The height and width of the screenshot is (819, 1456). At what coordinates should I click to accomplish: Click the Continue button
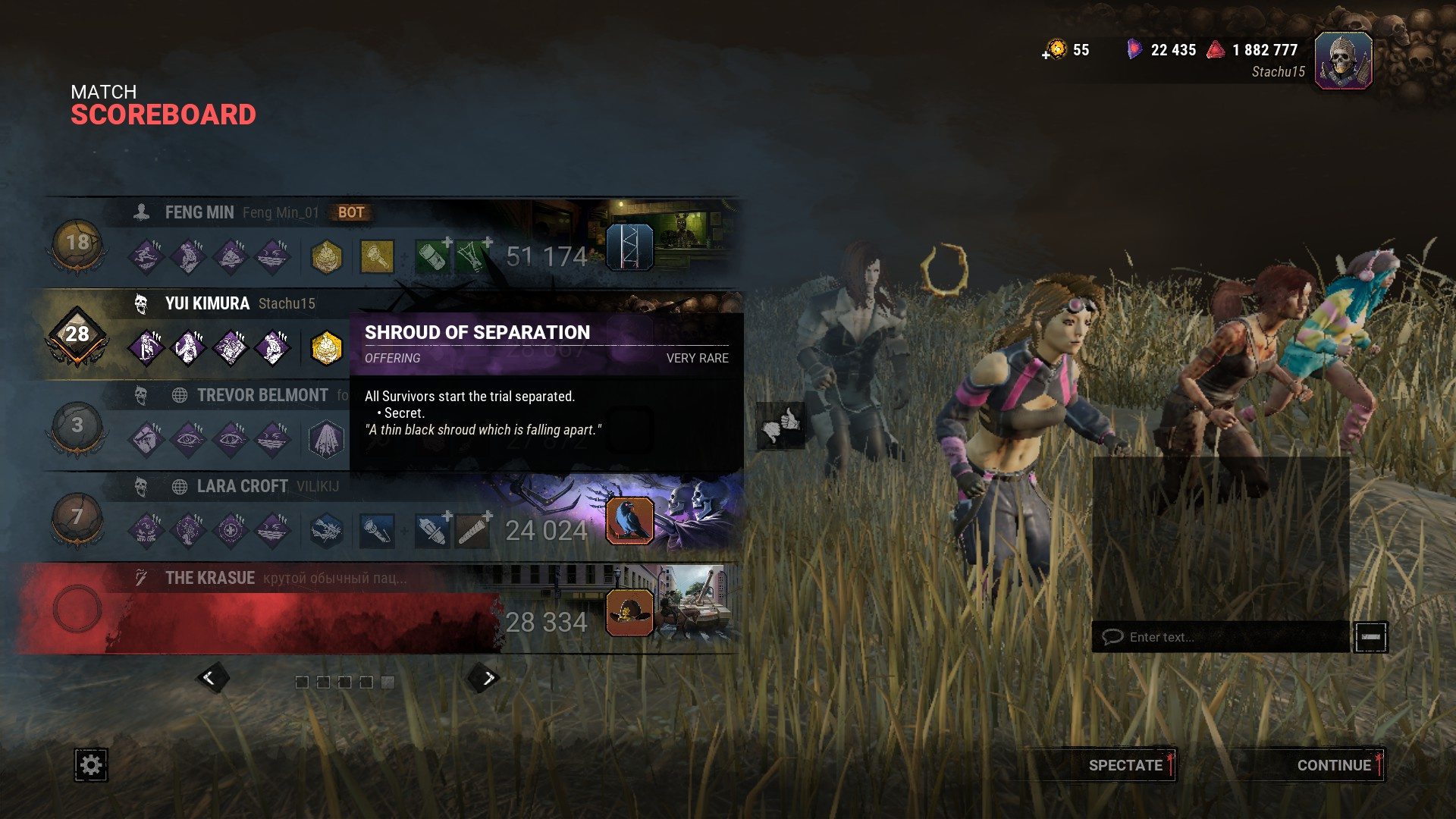tap(1333, 765)
